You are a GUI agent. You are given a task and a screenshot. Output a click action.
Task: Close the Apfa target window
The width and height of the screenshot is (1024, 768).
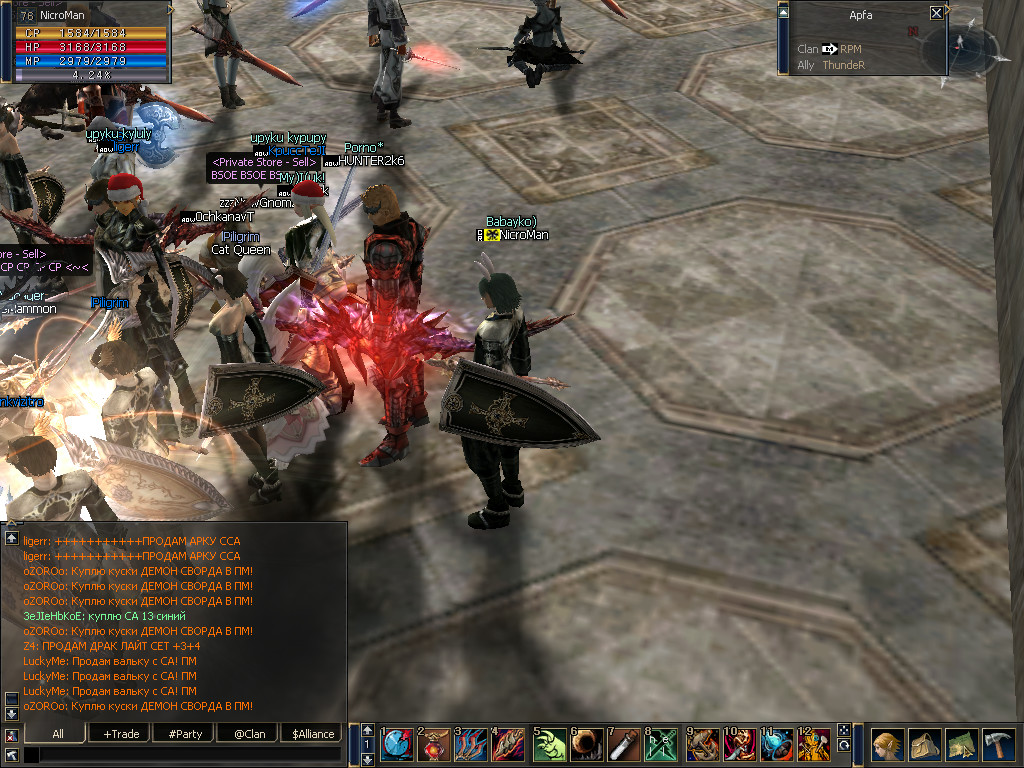[x=936, y=13]
